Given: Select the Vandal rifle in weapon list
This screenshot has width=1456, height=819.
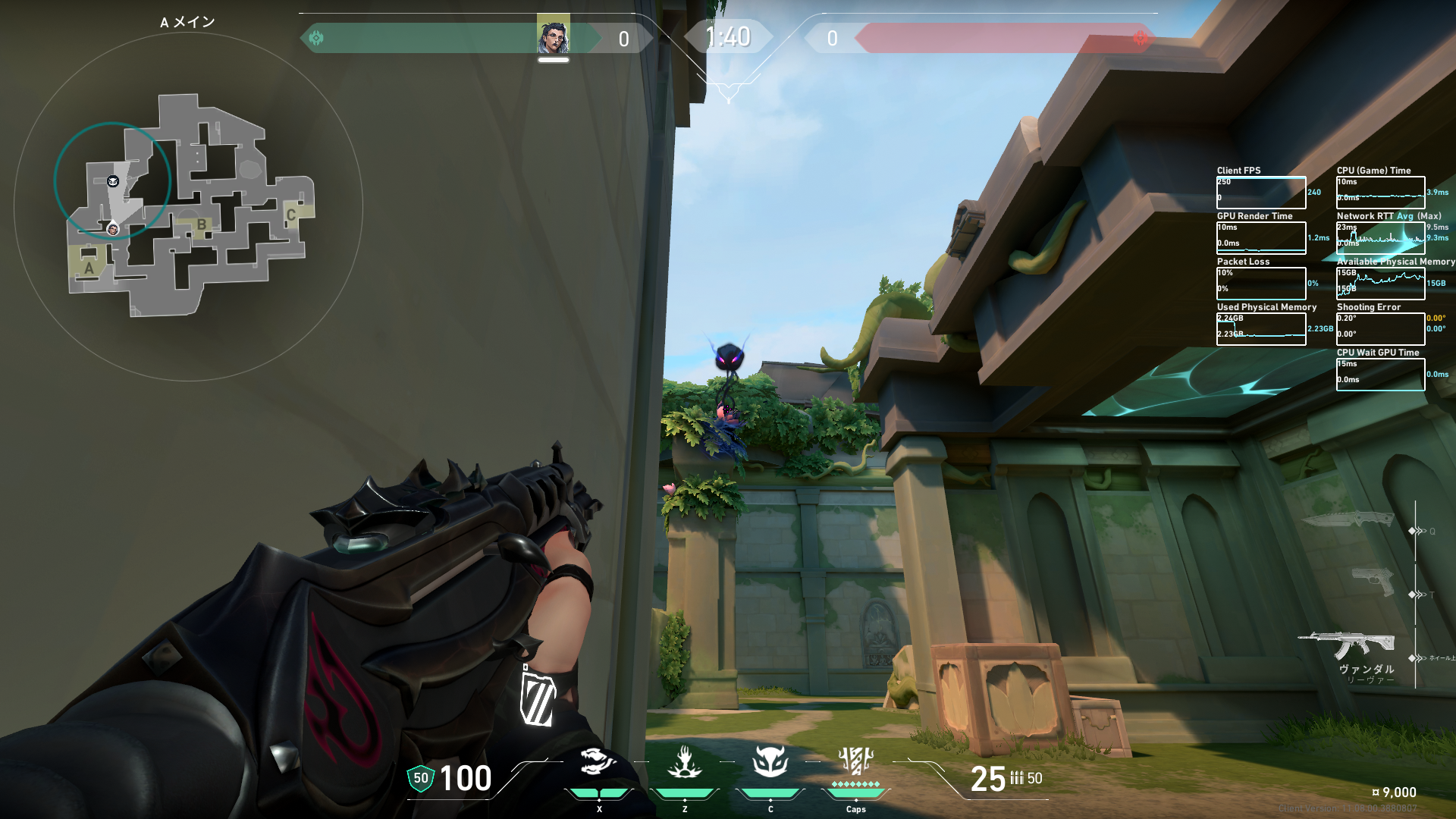Looking at the screenshot, I should point(1347,645).
